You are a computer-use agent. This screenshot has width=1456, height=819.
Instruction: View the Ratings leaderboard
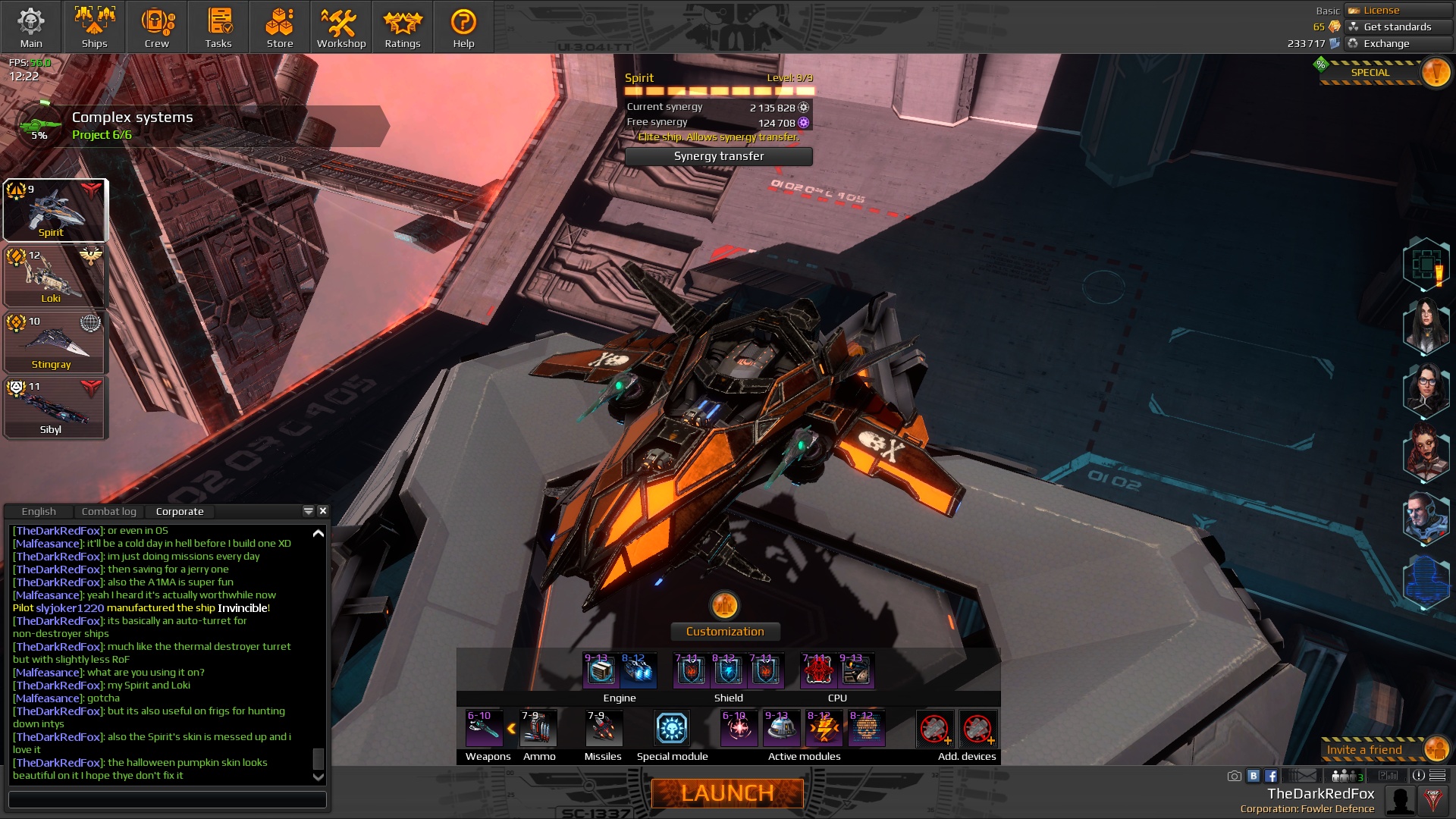[x=402, y=27]
